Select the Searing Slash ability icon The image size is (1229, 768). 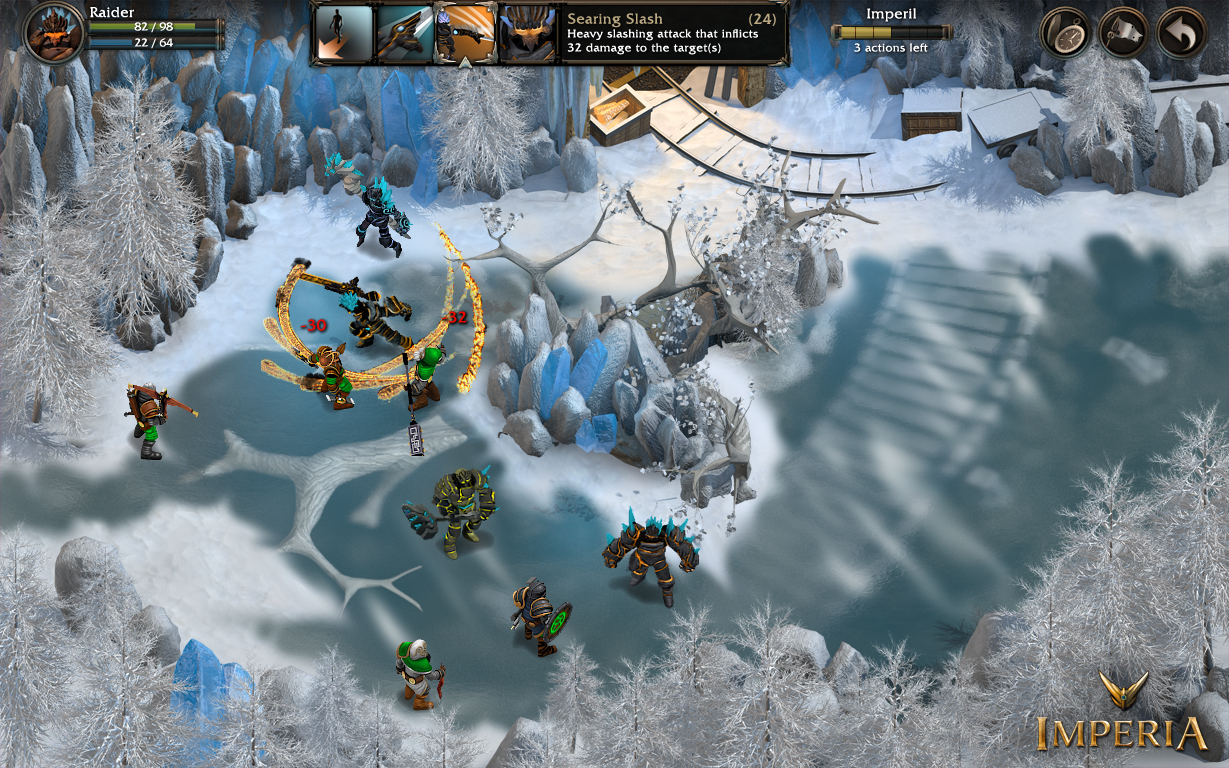[x=465, y=33]
